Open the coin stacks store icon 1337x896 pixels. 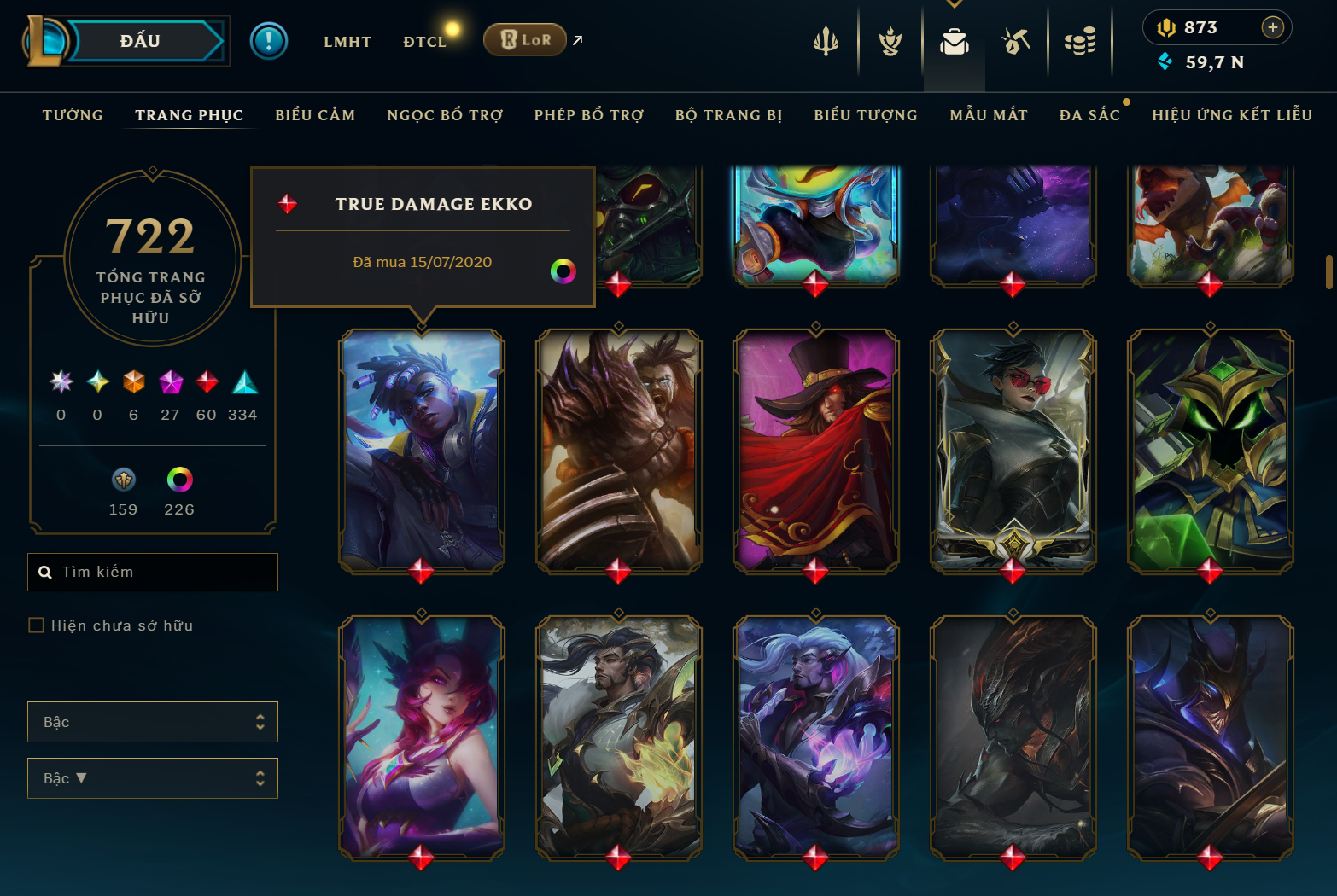click(x=1080, y=41)
